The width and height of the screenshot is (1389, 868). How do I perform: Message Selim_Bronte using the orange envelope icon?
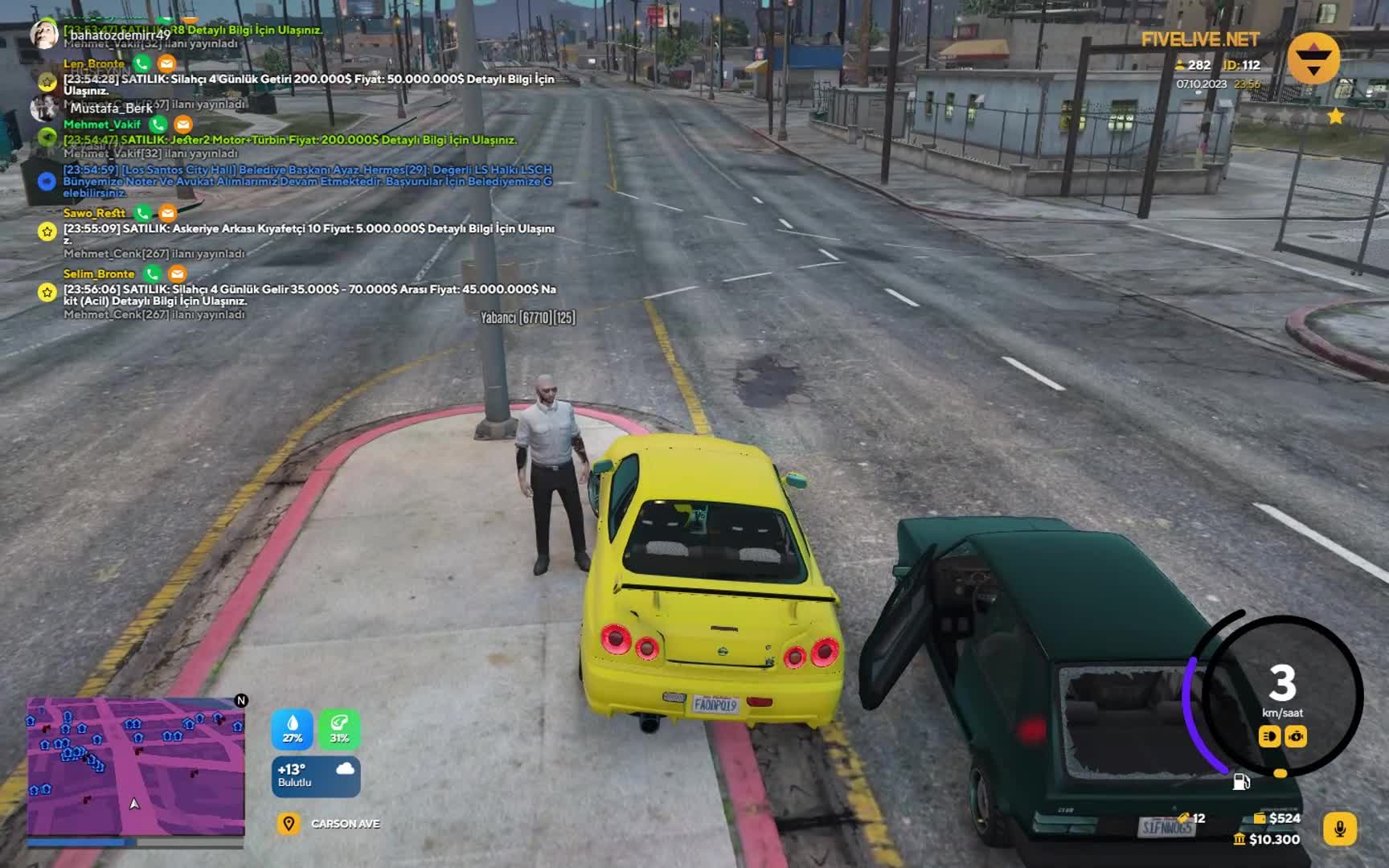(177, 274)
